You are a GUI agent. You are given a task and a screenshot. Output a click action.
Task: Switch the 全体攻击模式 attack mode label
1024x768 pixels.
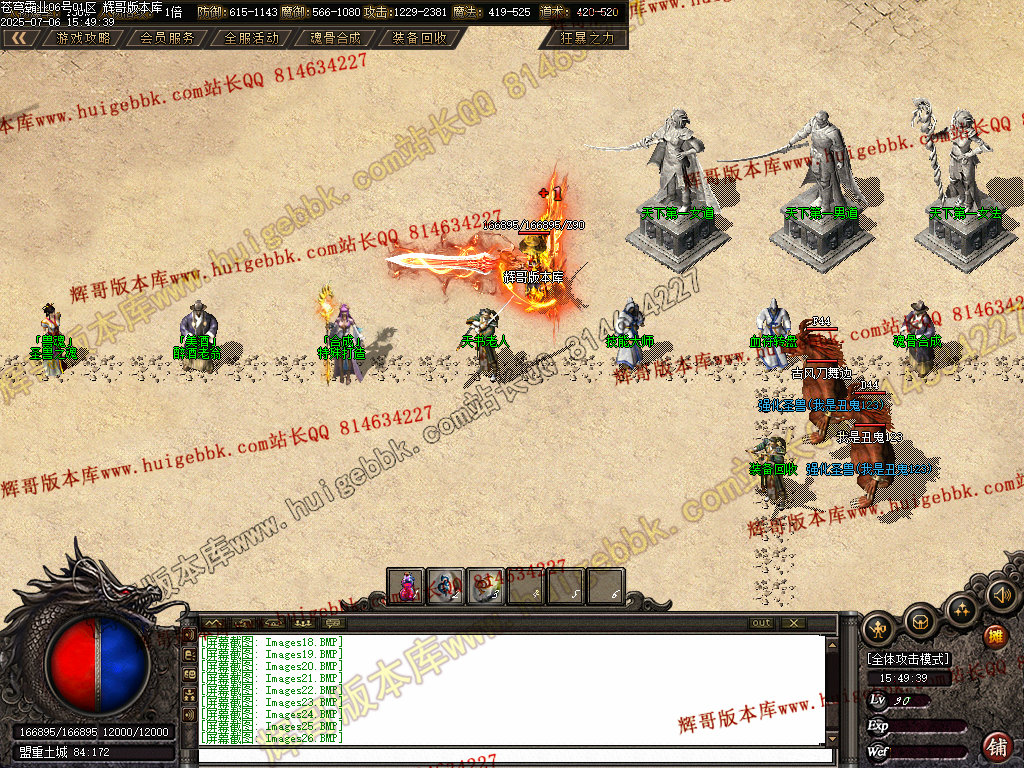click(x=908, y=660)
